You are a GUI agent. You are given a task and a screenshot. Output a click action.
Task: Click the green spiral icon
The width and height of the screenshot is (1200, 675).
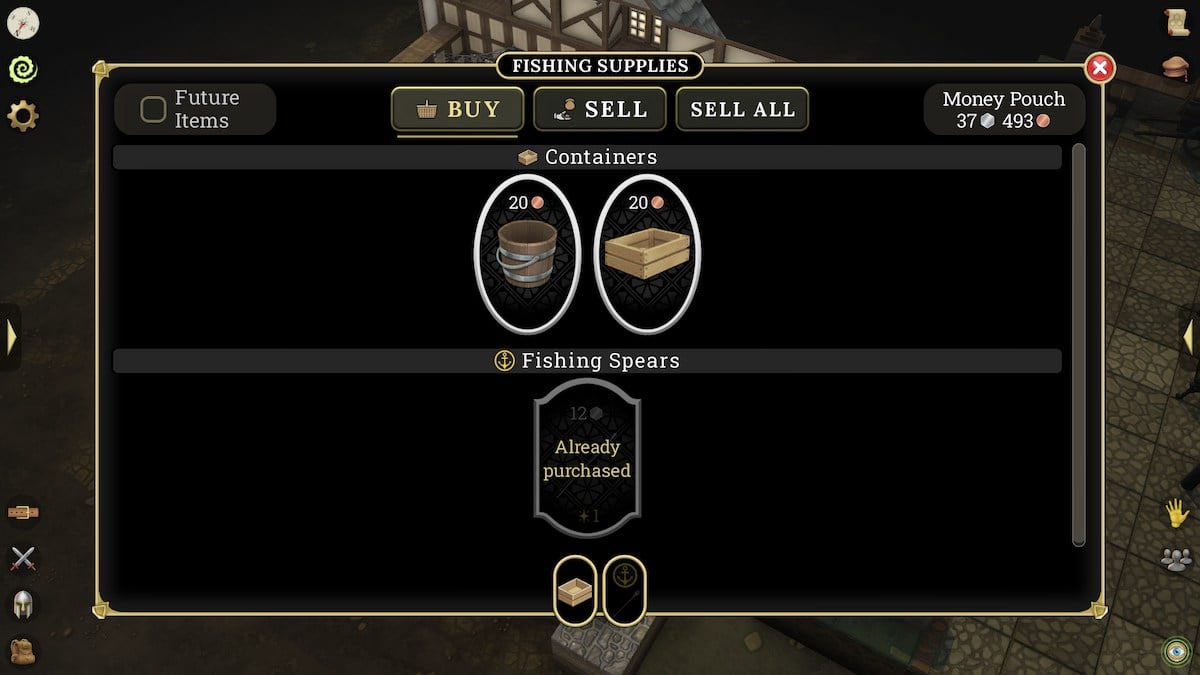click(22, 69)
